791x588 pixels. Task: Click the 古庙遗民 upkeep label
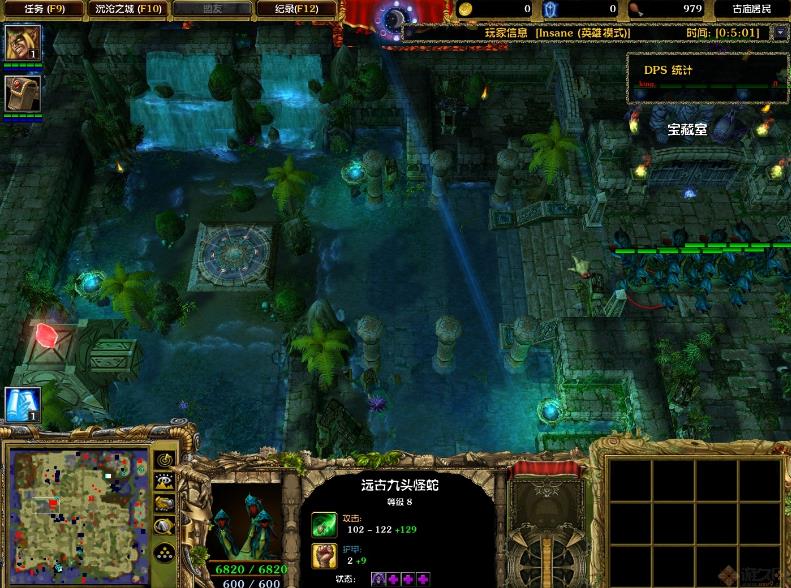[750, 9]
